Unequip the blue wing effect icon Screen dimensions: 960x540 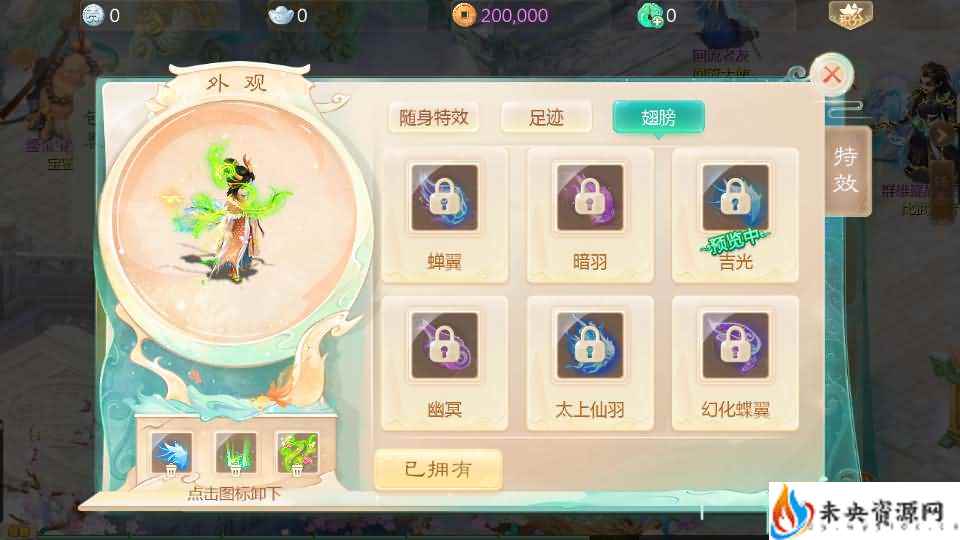[171, 453]
